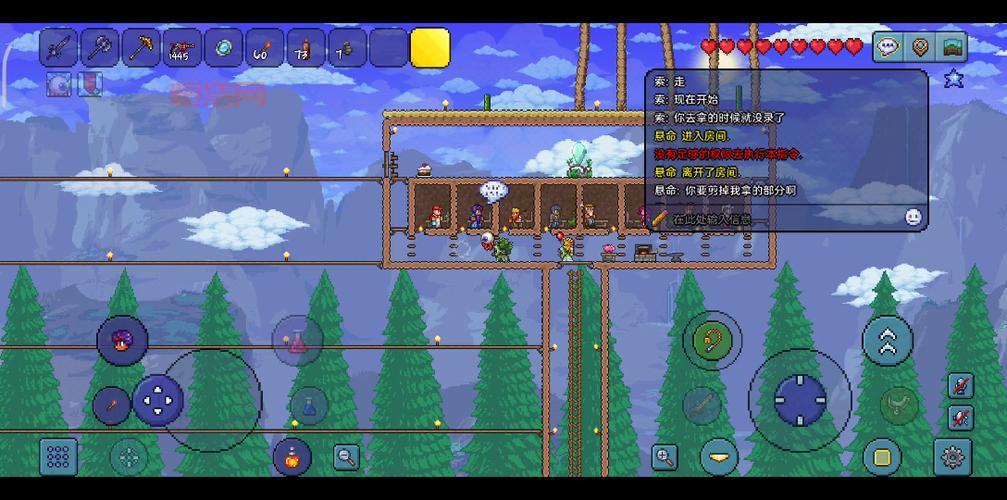
Task: Select the red gun with 1445 ammo
Action: click(182, 48)
